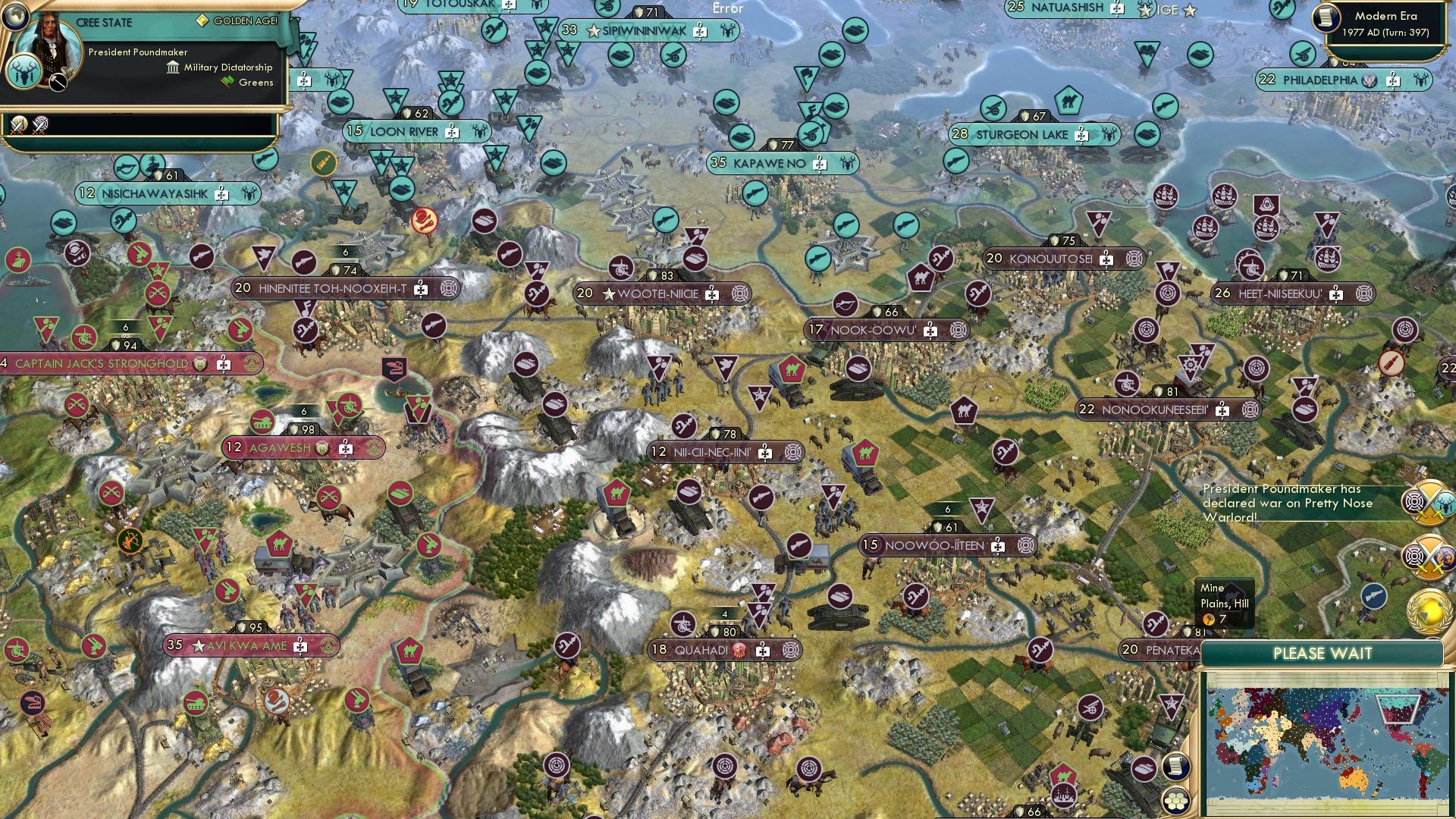
Task: Click the Cree State title bar
Action: [102, 23]
